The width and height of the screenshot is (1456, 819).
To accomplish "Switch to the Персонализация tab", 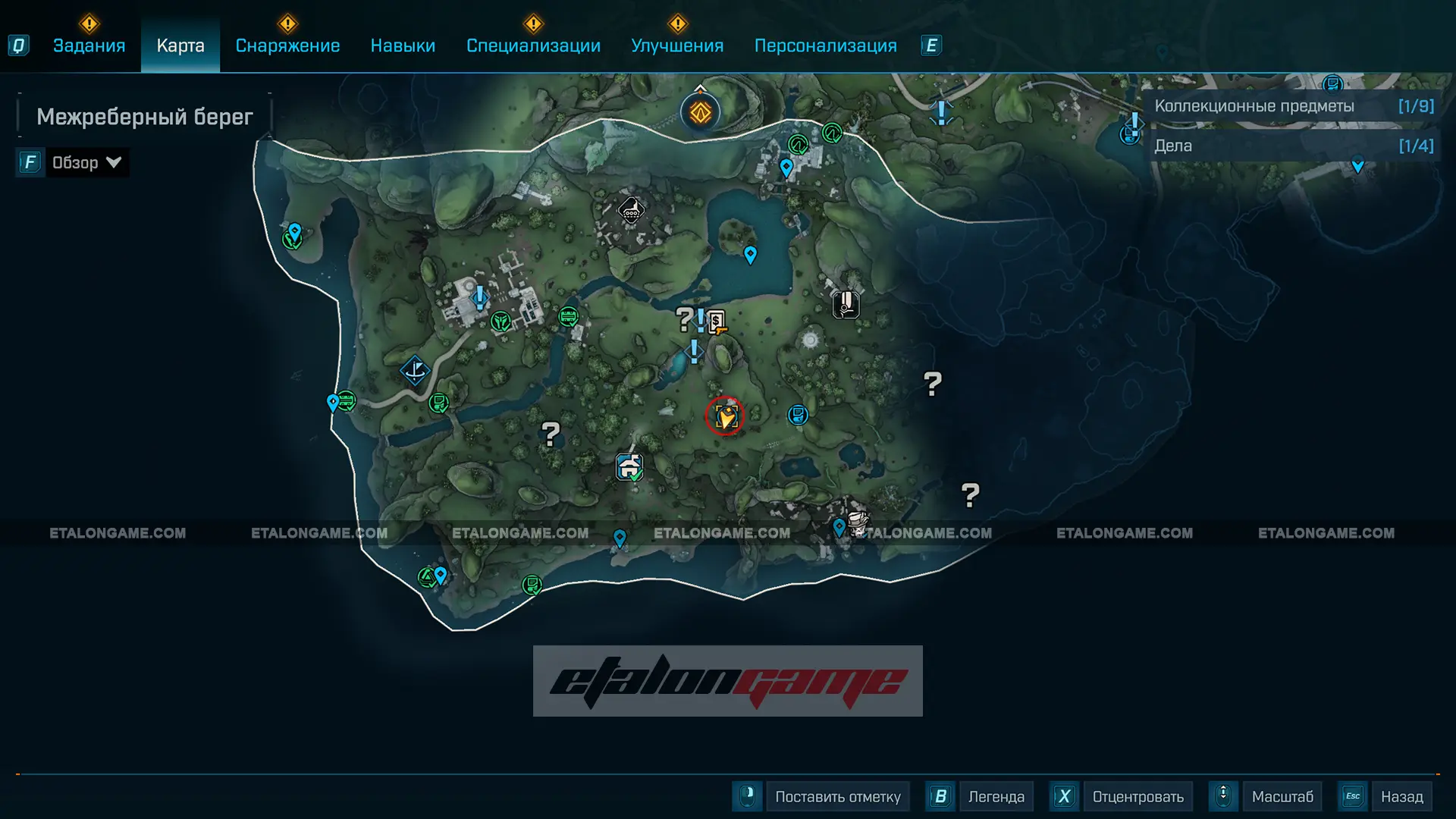I will point(825,45).
